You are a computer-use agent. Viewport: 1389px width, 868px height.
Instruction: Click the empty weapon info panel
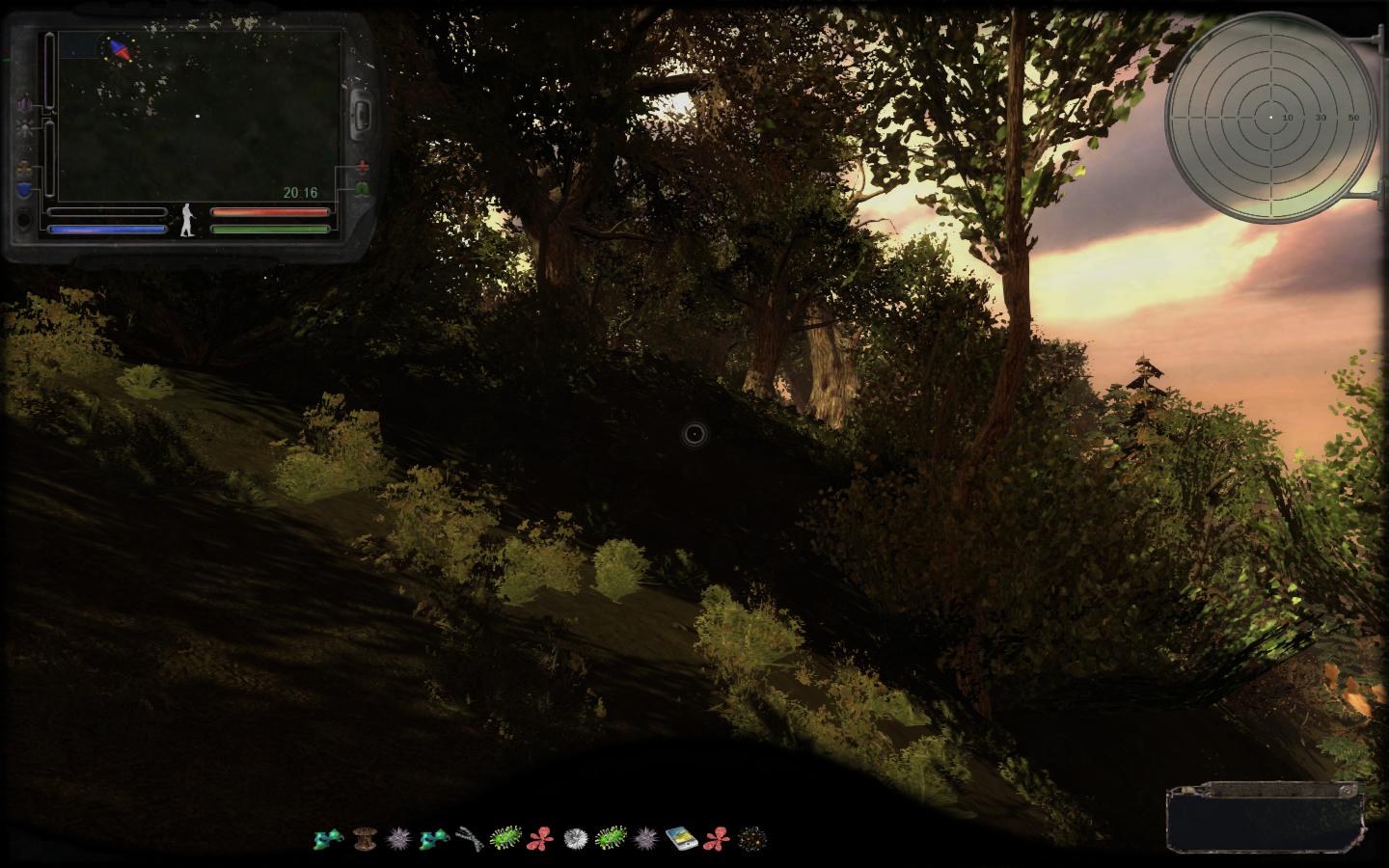pyautogui.click(x=1263, y=818)
